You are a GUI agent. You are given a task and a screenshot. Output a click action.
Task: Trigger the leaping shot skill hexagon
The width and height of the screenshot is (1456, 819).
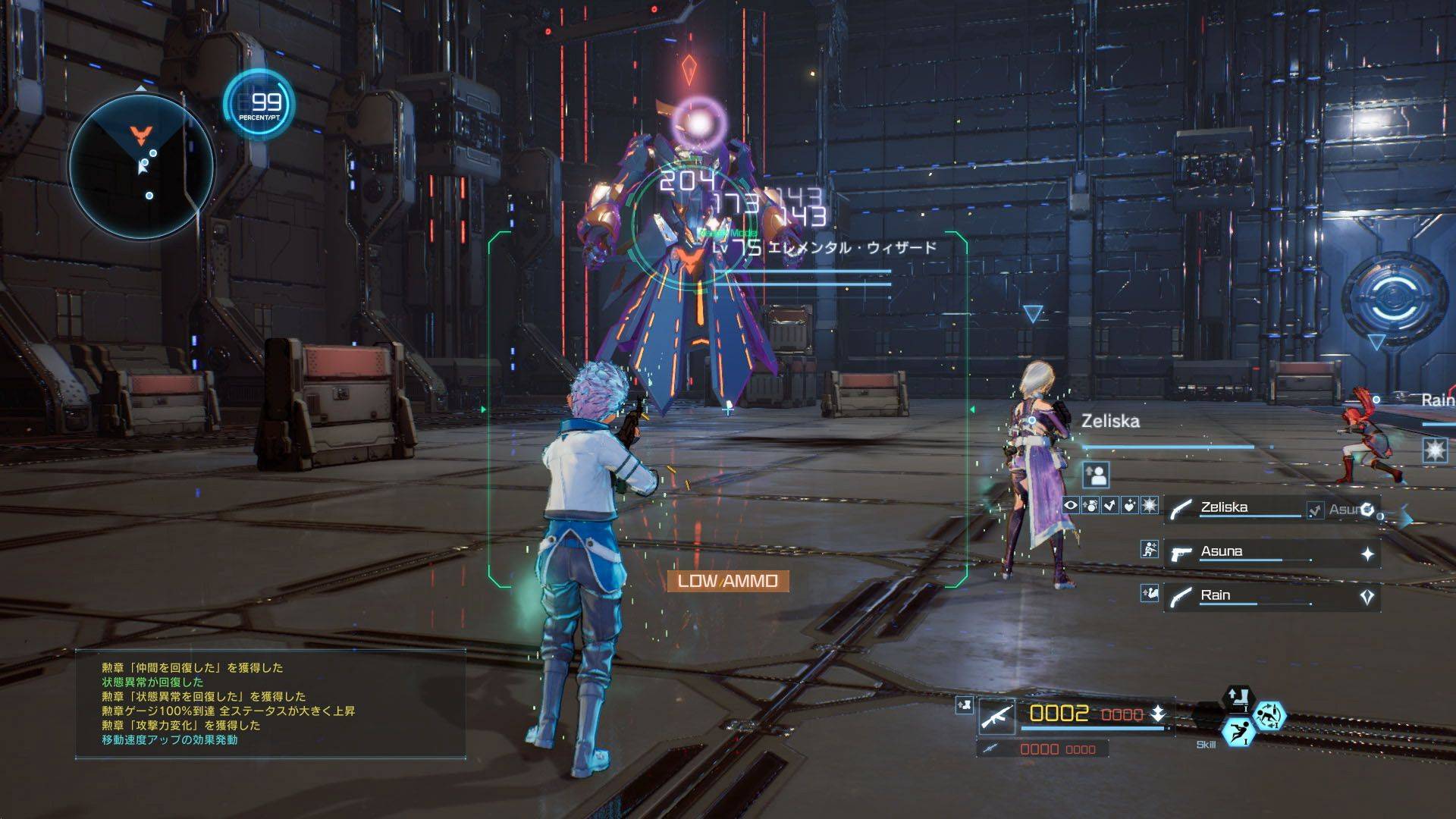(1238, 731)
